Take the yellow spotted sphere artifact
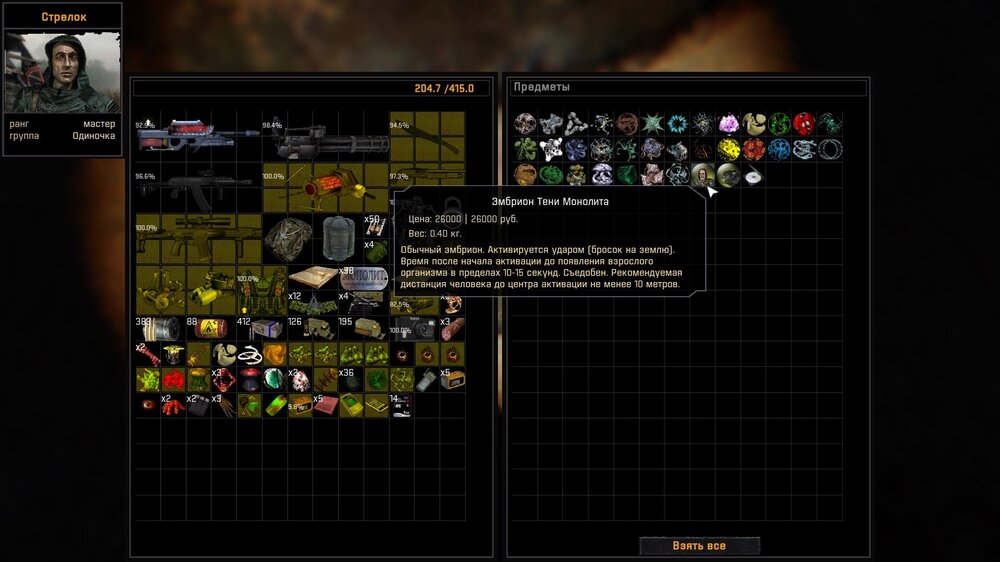The image size is (1000, 562). pyautogui.click(x=728, y=150)
